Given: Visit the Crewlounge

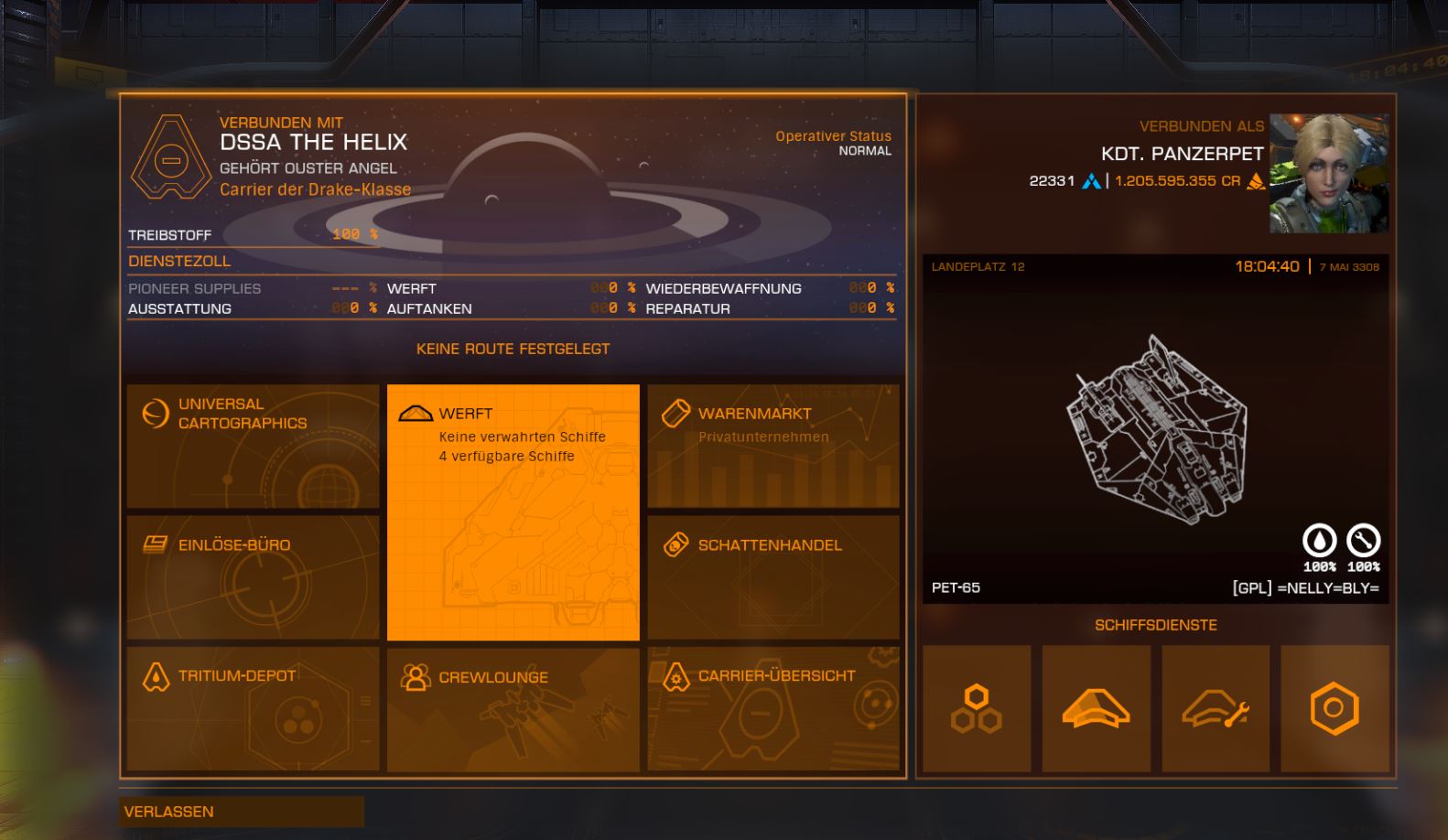Looking at the screenshot, I should [513, 709].
